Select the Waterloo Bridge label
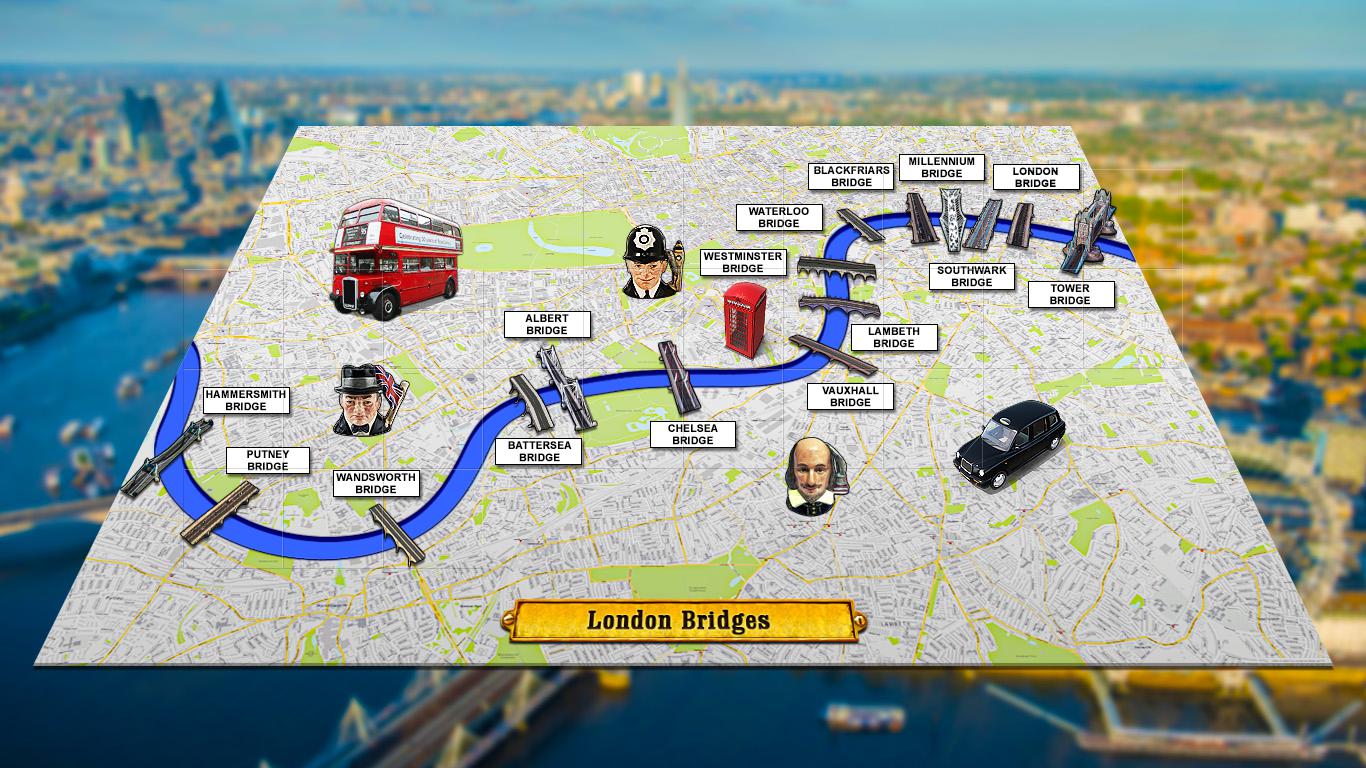 (x=778, y=217)
